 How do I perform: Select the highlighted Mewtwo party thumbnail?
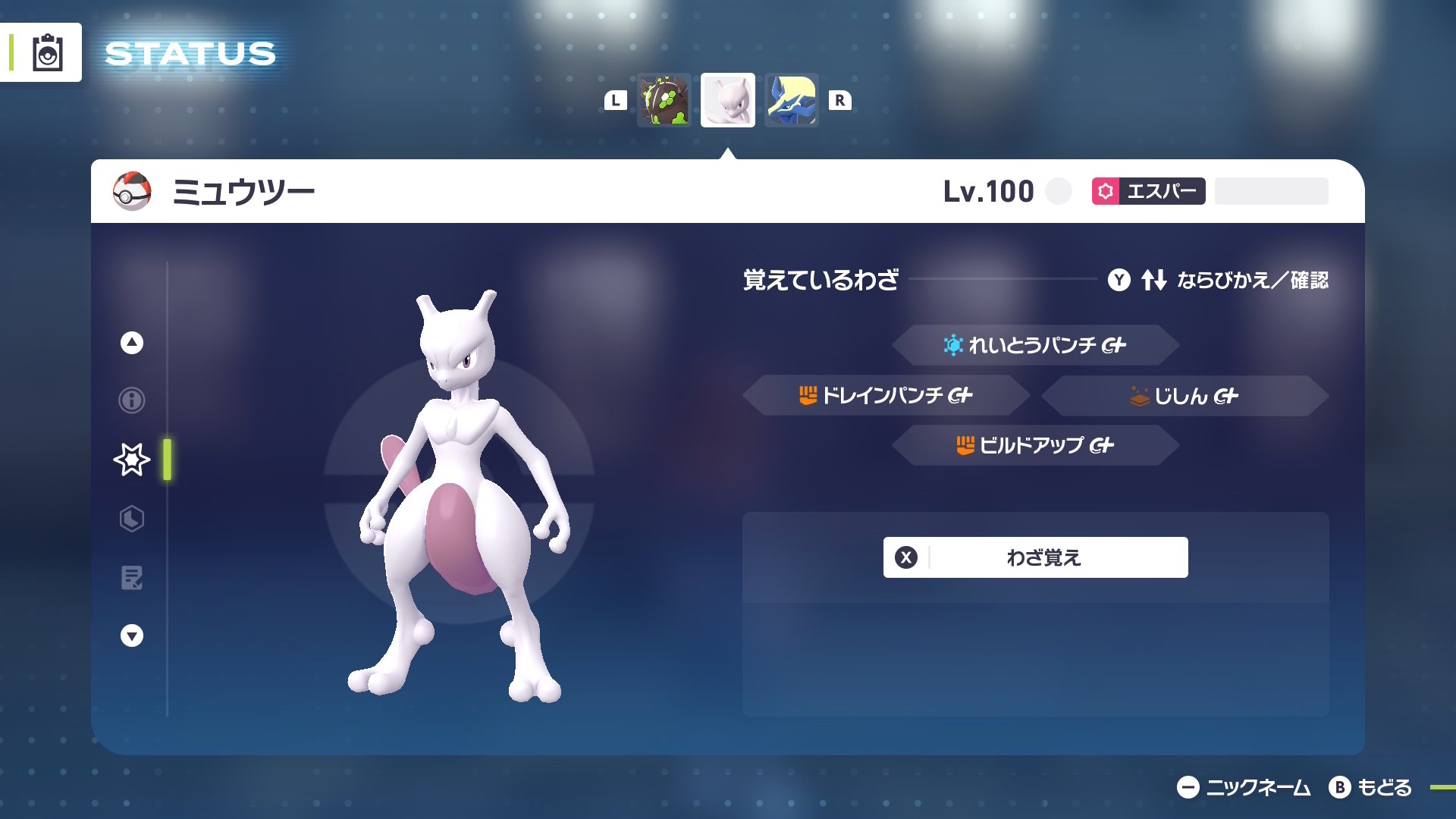pyautogui.click(x=727, y=100)
